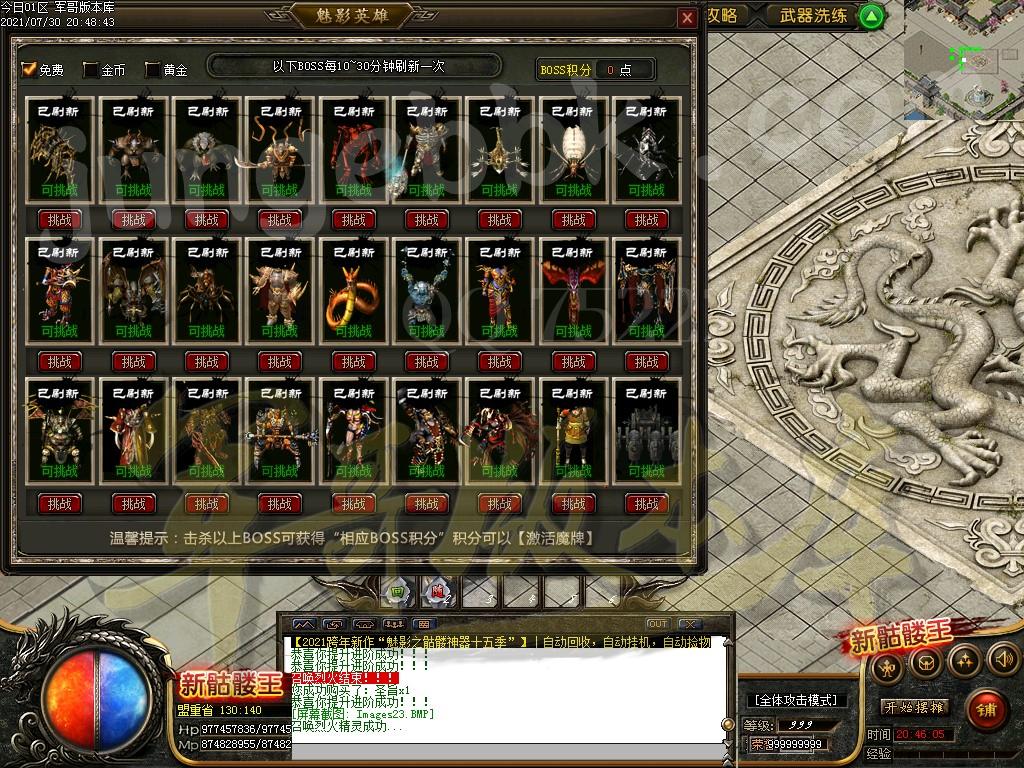
Task: Select the red skeleton demon boss card
Action: pos(353,150)
